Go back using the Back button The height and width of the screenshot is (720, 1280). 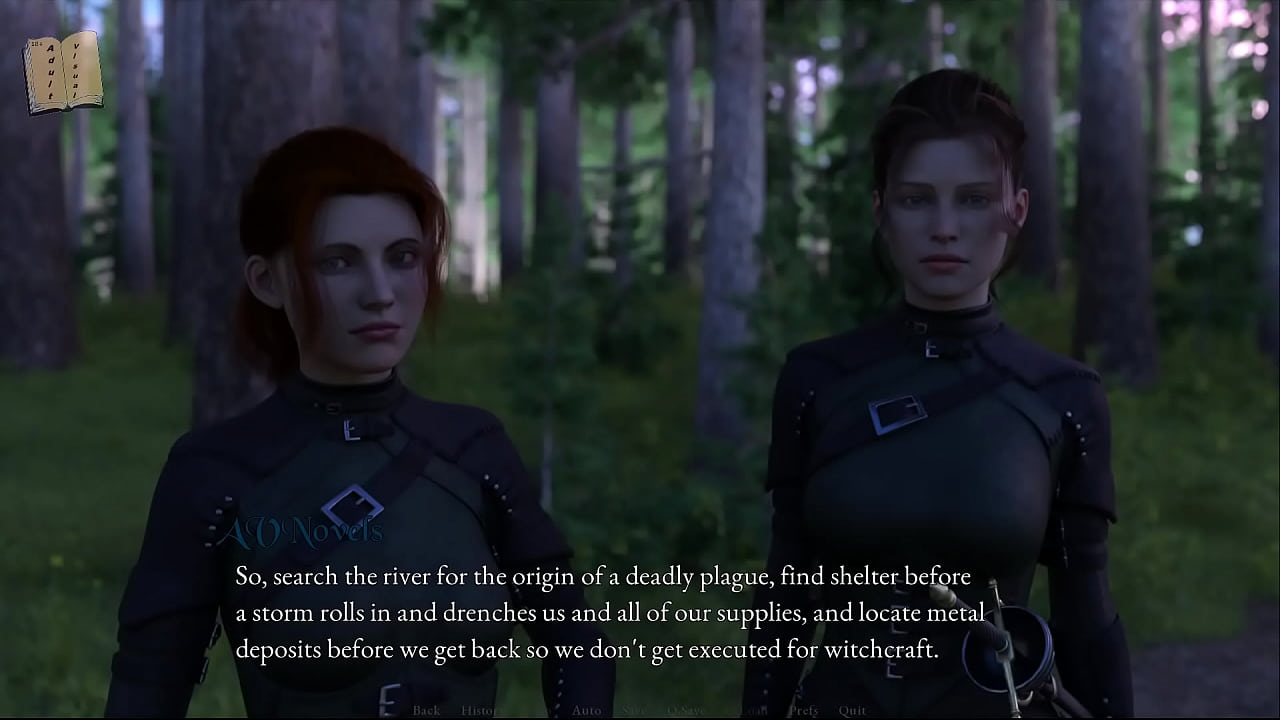pos(426,710)
